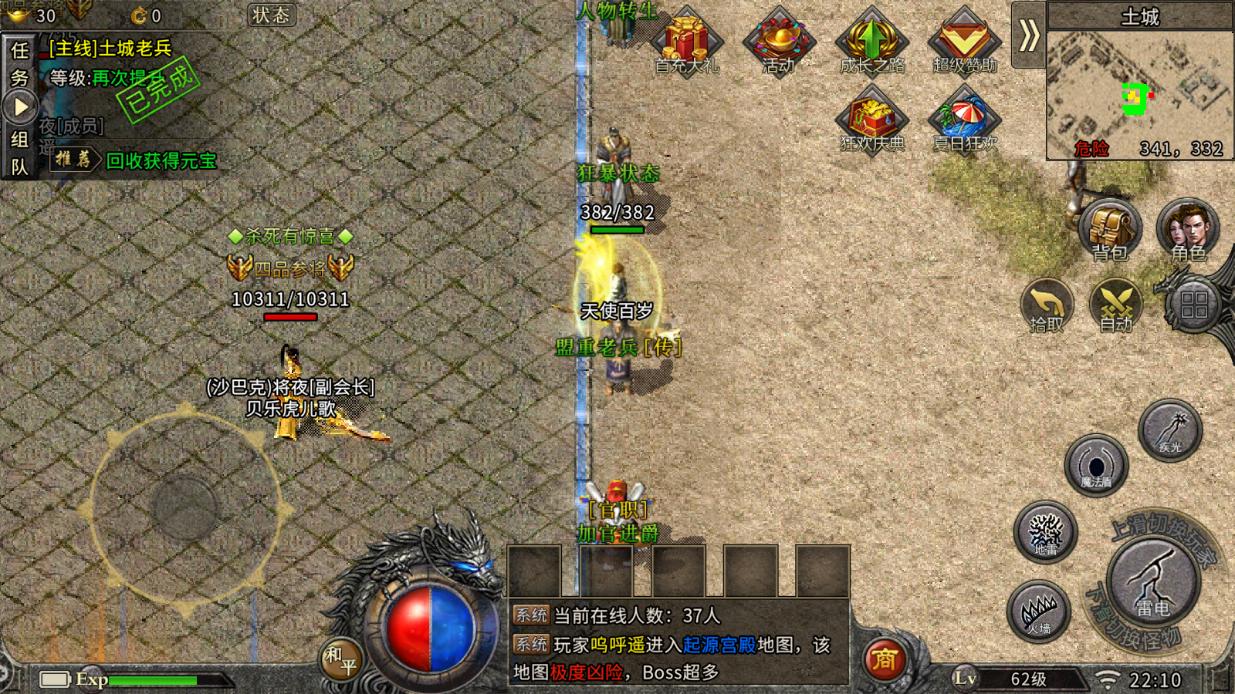Collapse the top icon bar with double-arrow
Screen dimensions: 1235x694
pyautogui.click(x=1028, y=36)
